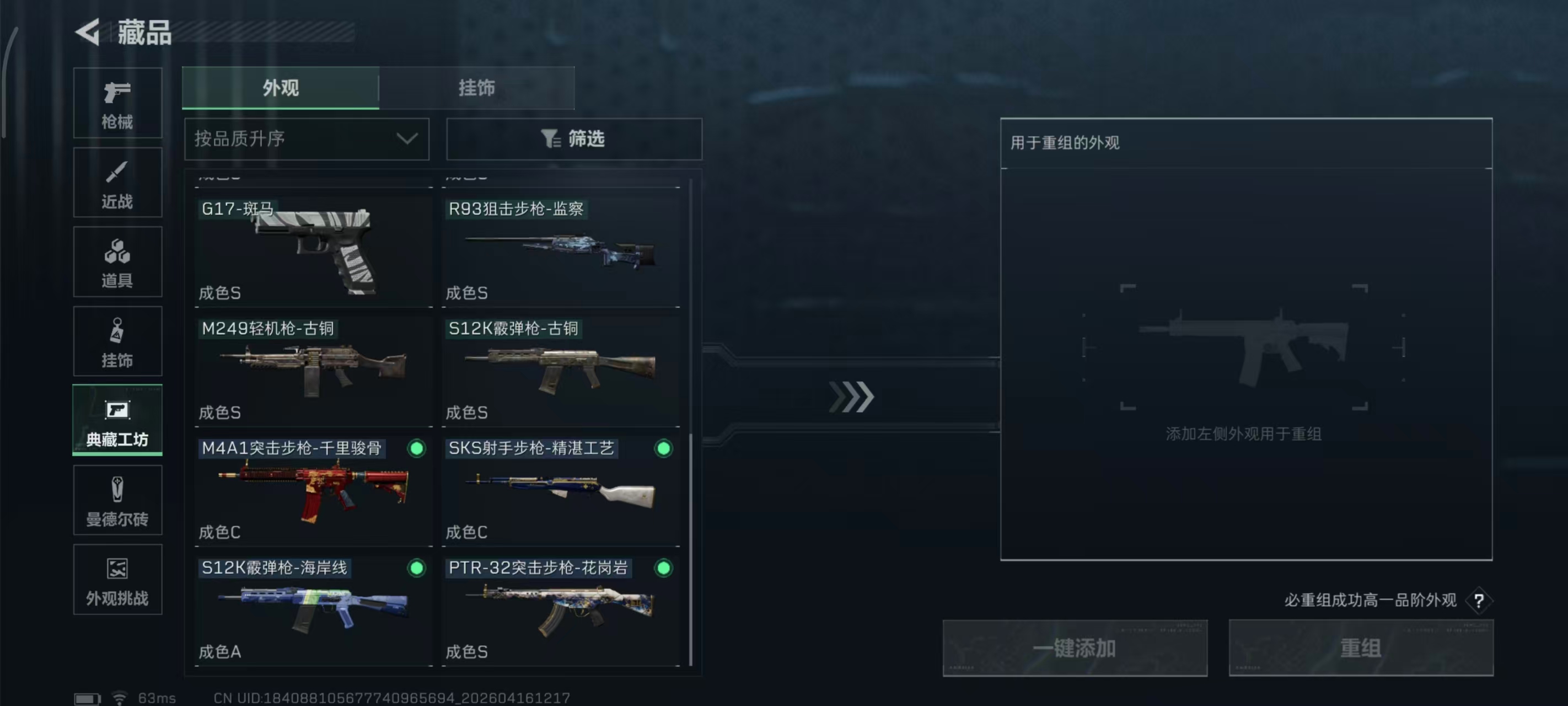Open the 外观挑战 challenge section

click(x=117, y=580)
